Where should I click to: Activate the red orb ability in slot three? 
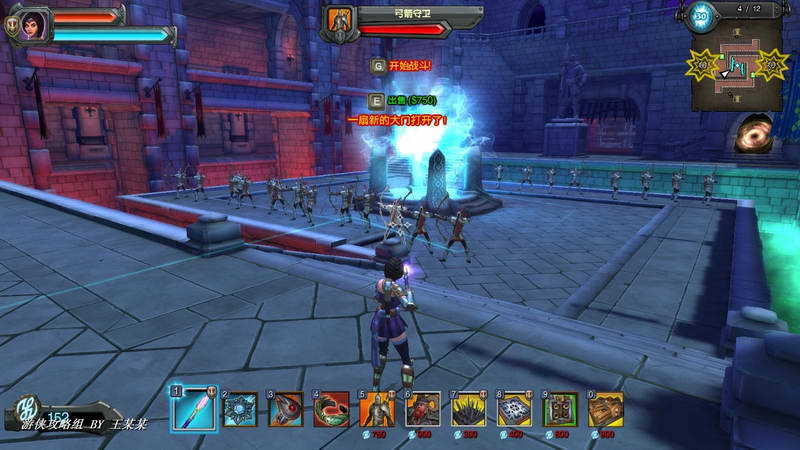click(286, 409)
